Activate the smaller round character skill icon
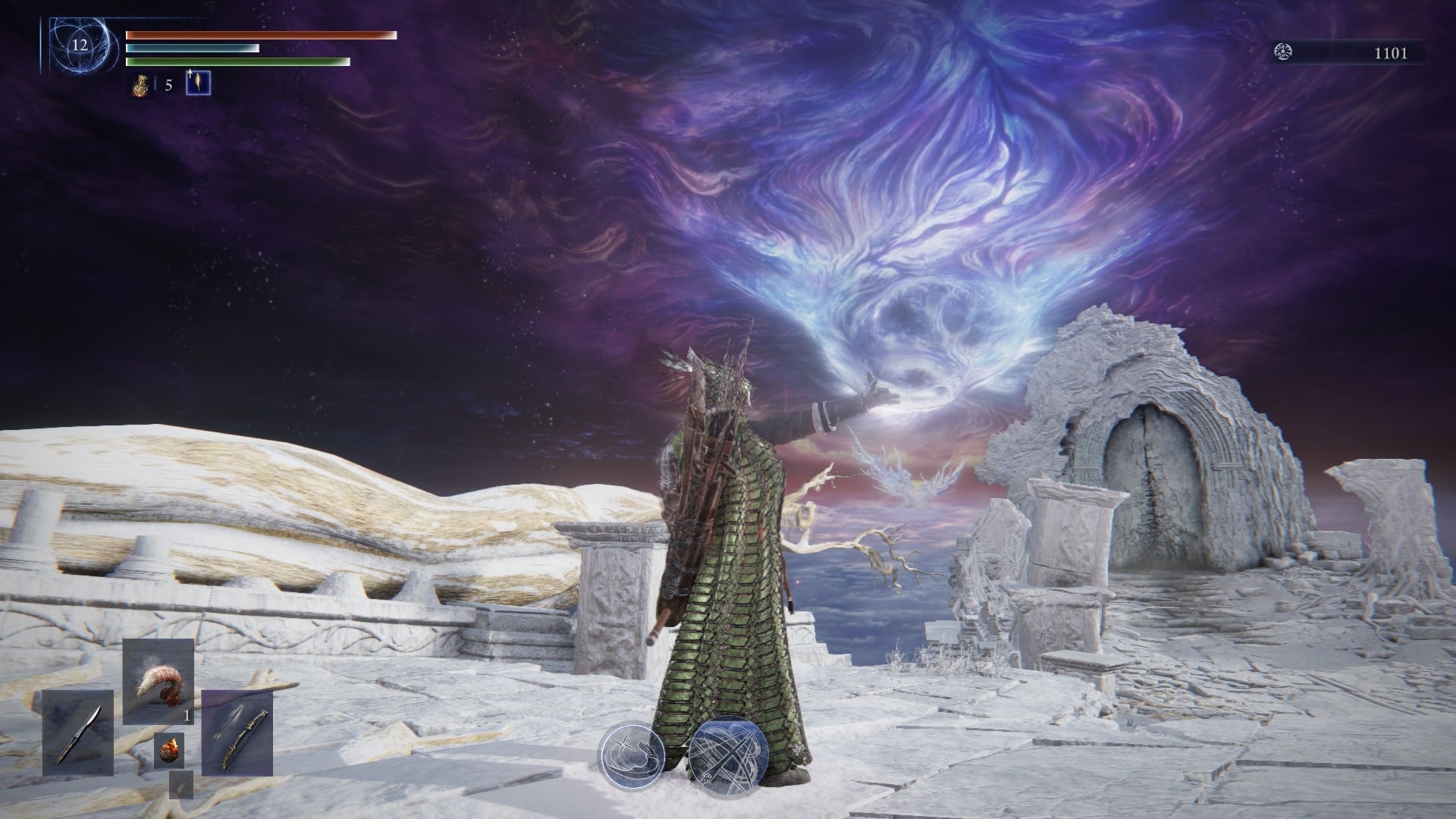The width and height of the screenshot is (1456, 819). tap(632, 755)
